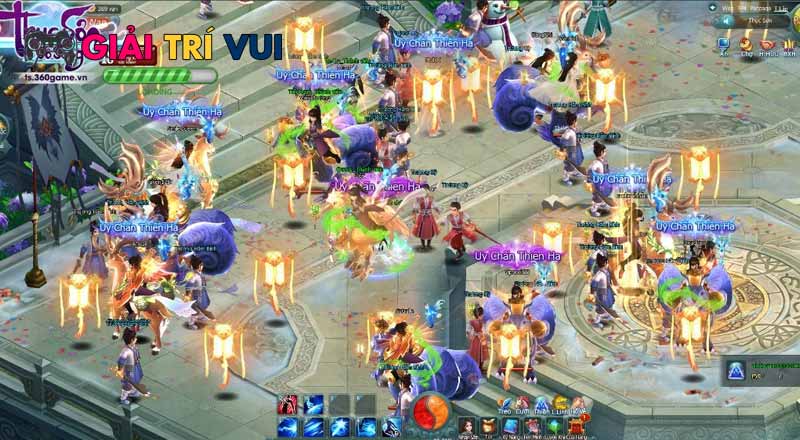This screenshot has width=800, height=440.
Task: Click the blue triangle Thiền icon
Action: tap(538, 403)
